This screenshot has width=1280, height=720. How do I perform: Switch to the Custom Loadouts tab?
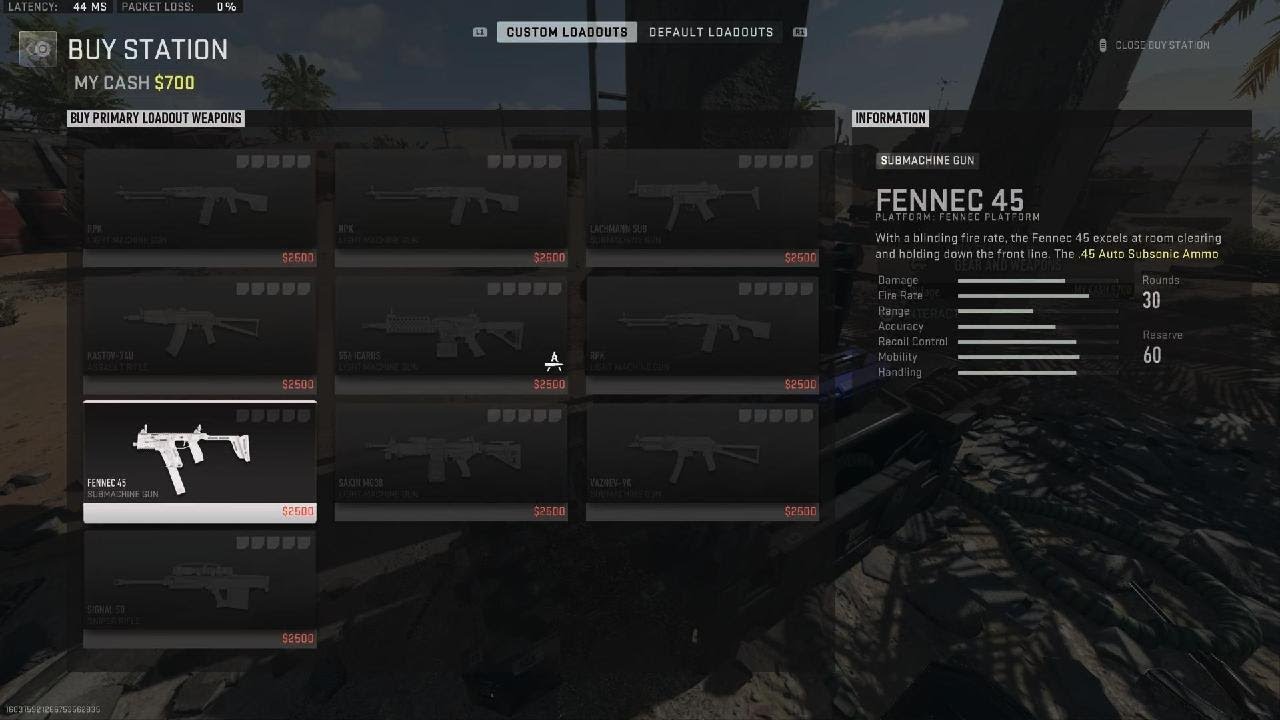coord(566,32)
